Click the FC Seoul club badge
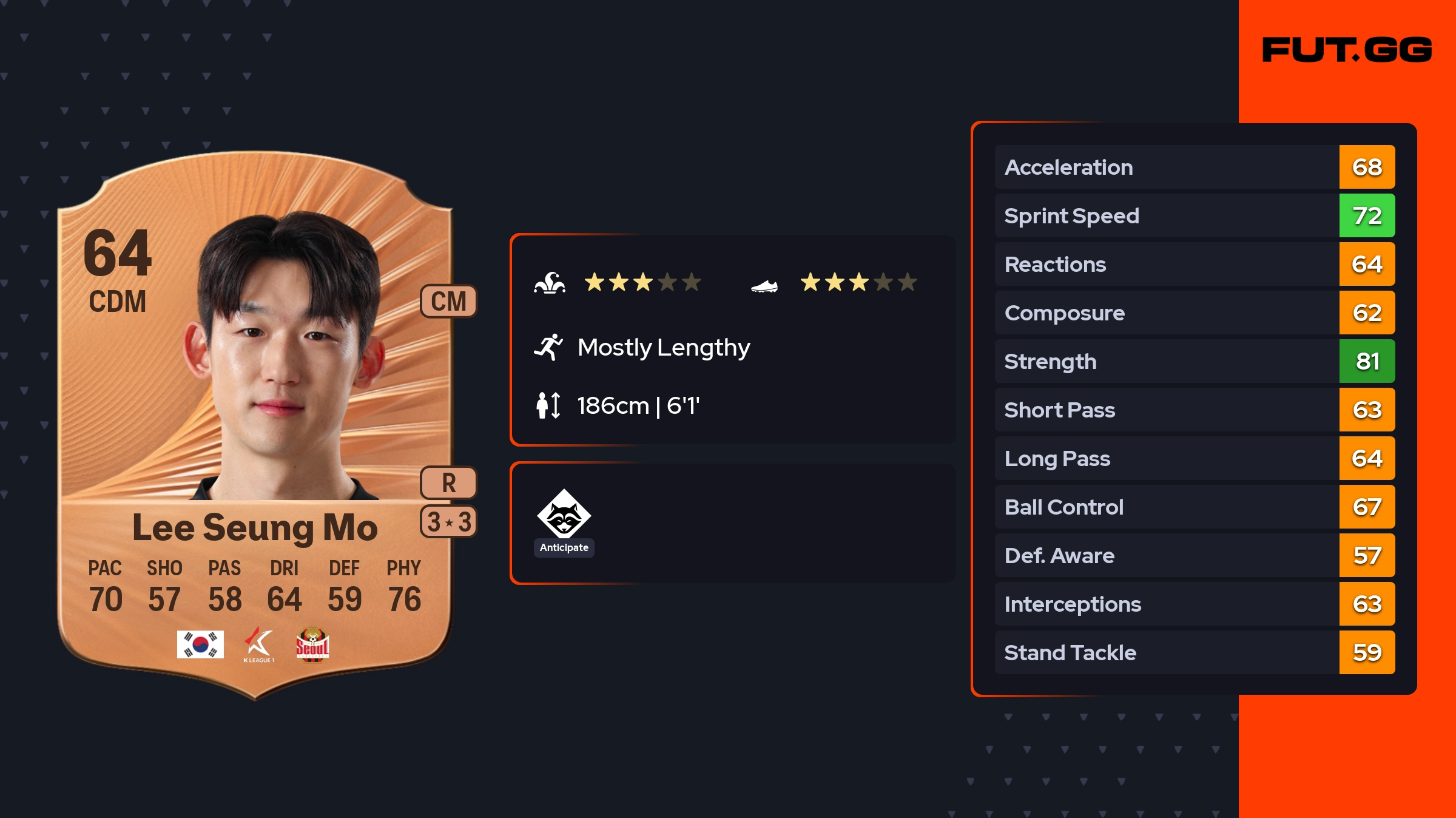1456x818 pixels. (x=312, y=644)
